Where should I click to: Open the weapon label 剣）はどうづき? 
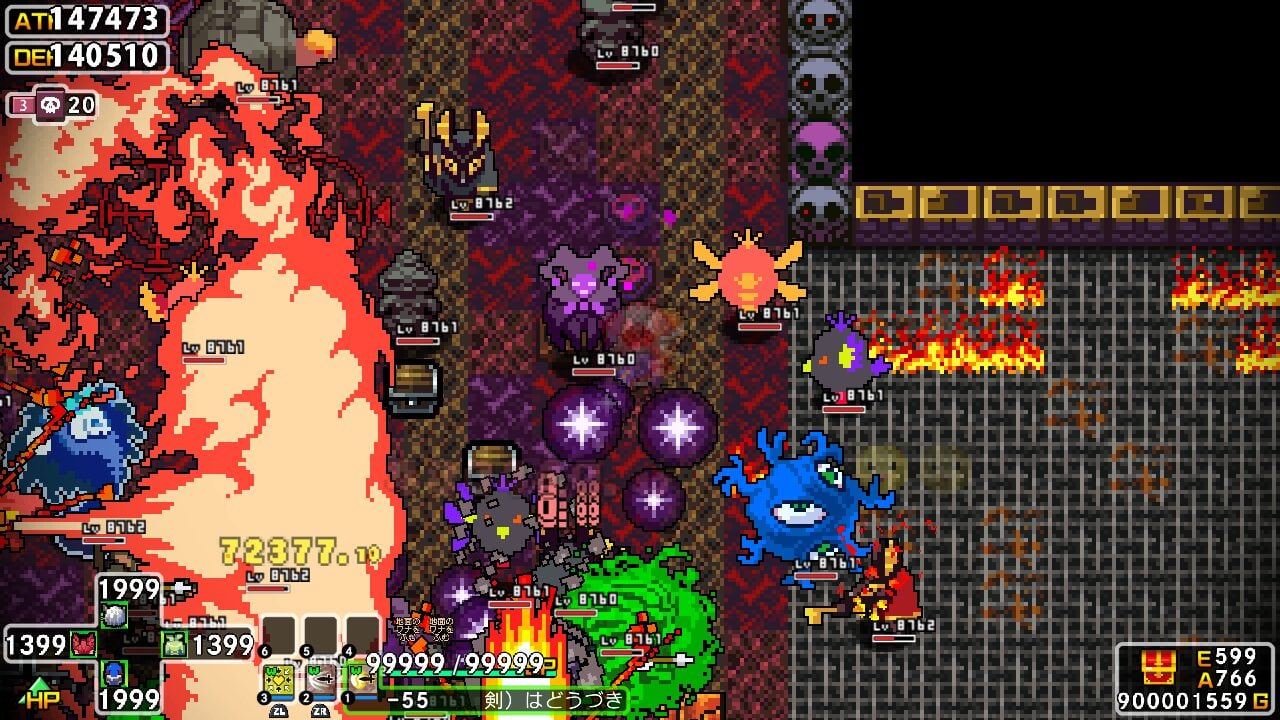tap(553, 700)
